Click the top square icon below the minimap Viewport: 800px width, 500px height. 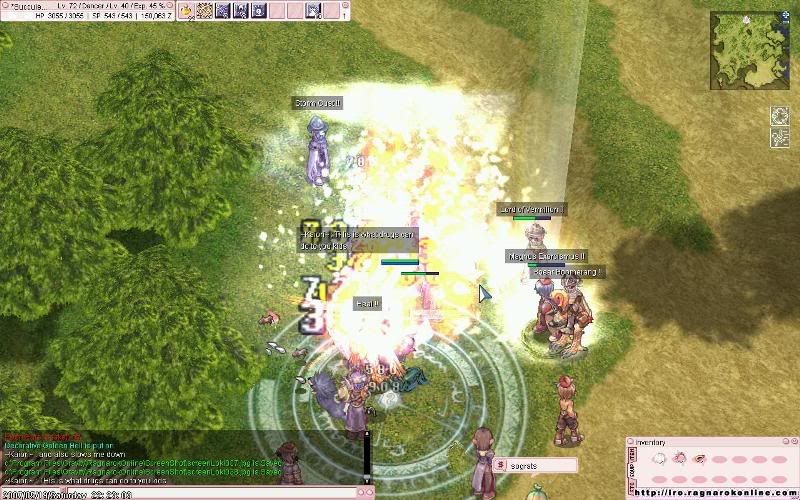pyautogui.click(x=780, y=116)
